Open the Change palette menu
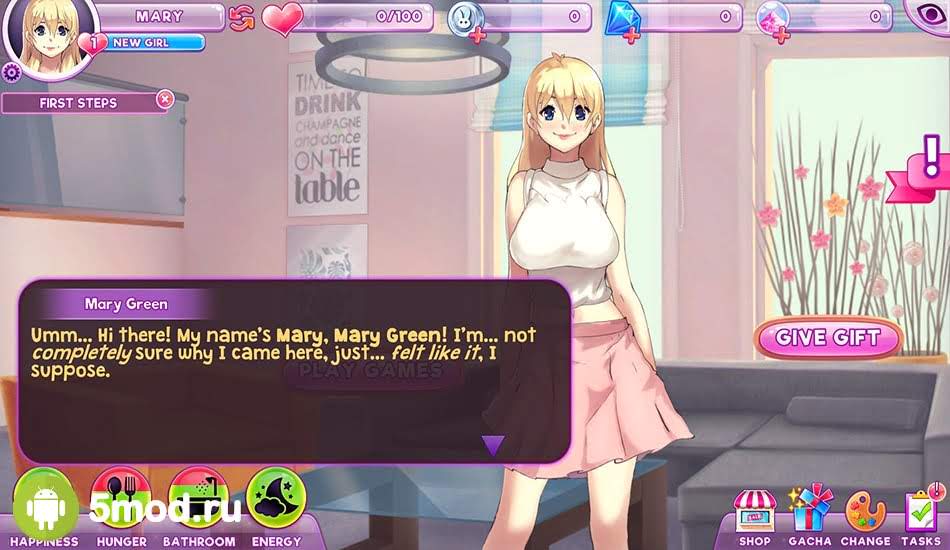Viewport: 950px width, 550px height. pyautogui.click(x=865, y=511)
